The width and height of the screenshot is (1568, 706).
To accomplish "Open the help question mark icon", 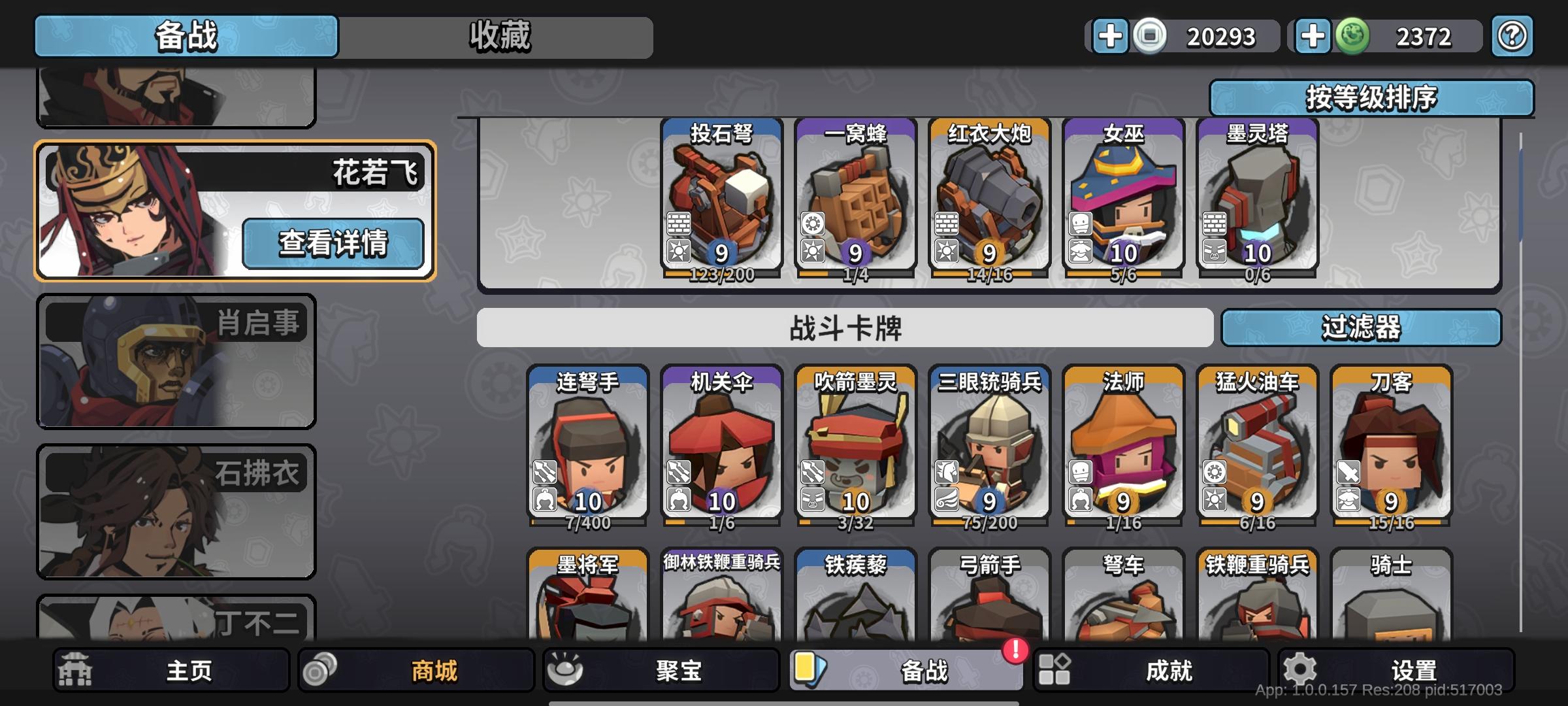I will click(1511, 37).
